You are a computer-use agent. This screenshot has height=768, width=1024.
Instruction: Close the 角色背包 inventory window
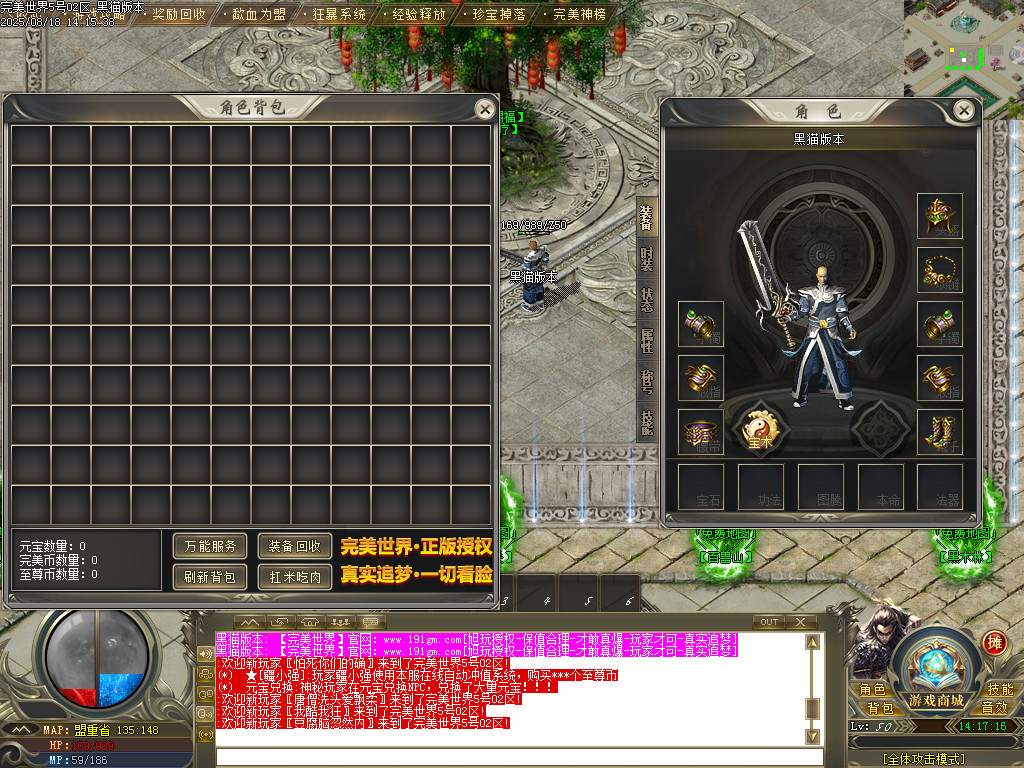[484, 109]
